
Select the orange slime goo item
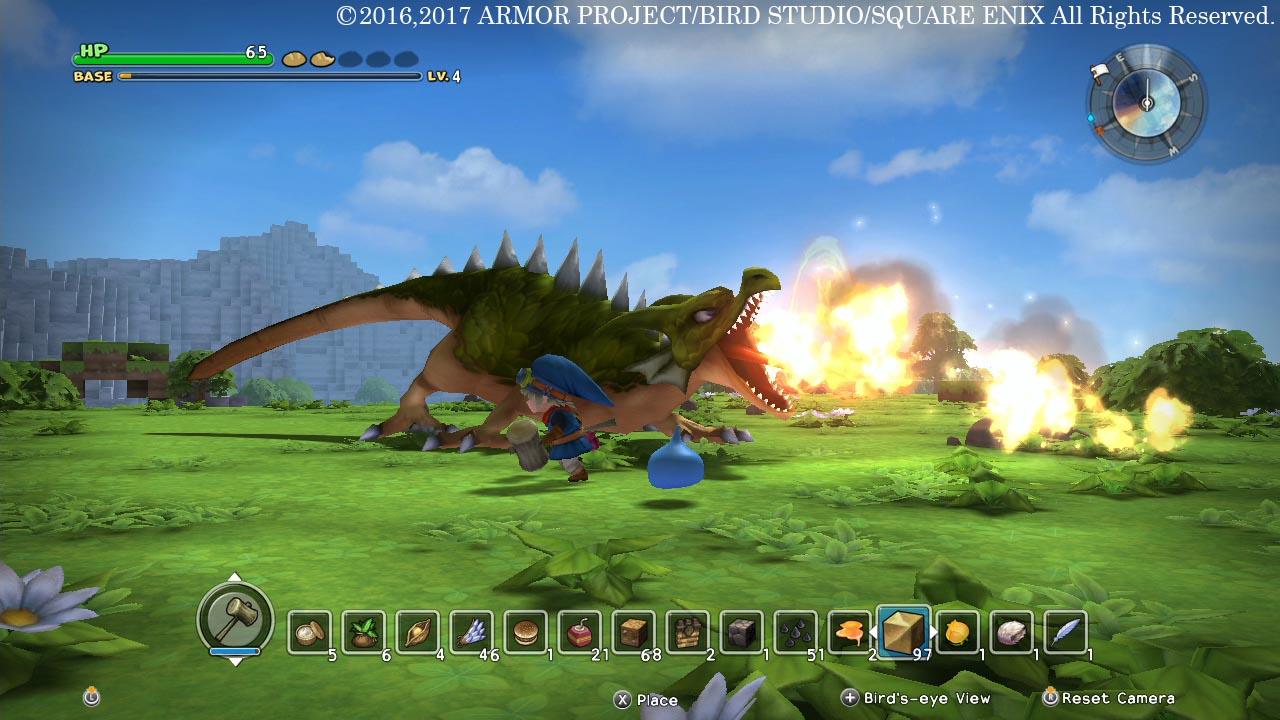pyautogui.click(x=846, y=630)
